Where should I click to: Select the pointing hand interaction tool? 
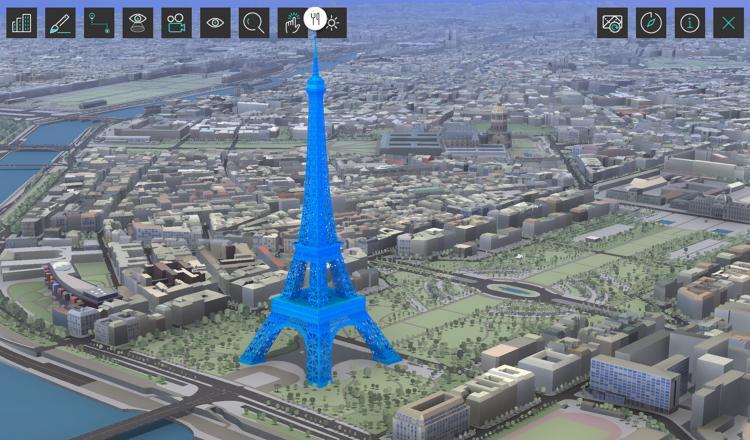pyautogui.click(x=291, y=23)
